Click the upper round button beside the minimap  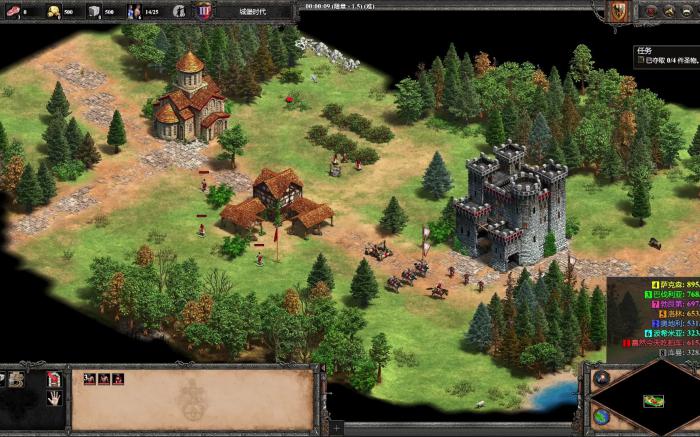tap(600, 379)
